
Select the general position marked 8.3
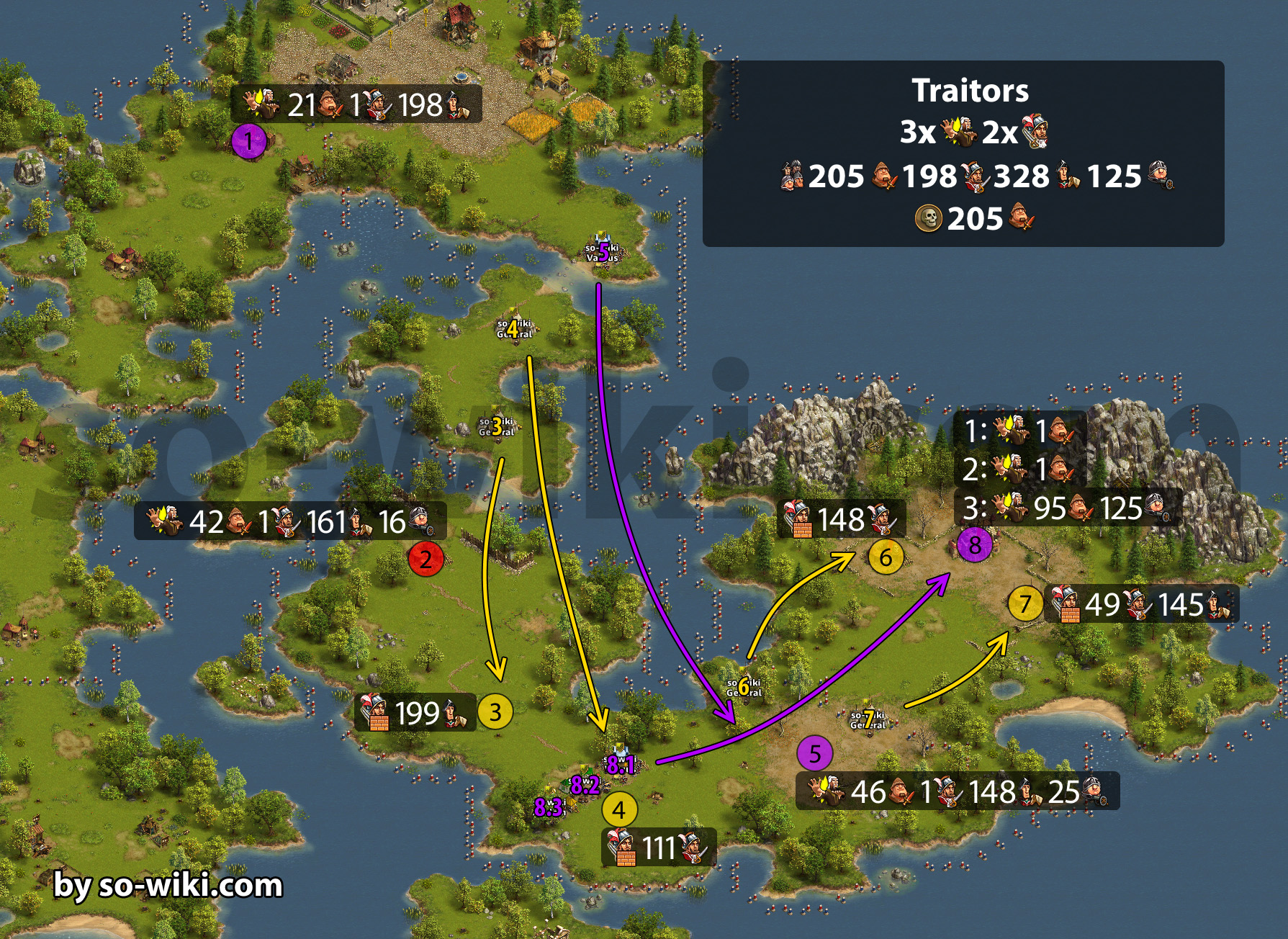tap(549, 807)
